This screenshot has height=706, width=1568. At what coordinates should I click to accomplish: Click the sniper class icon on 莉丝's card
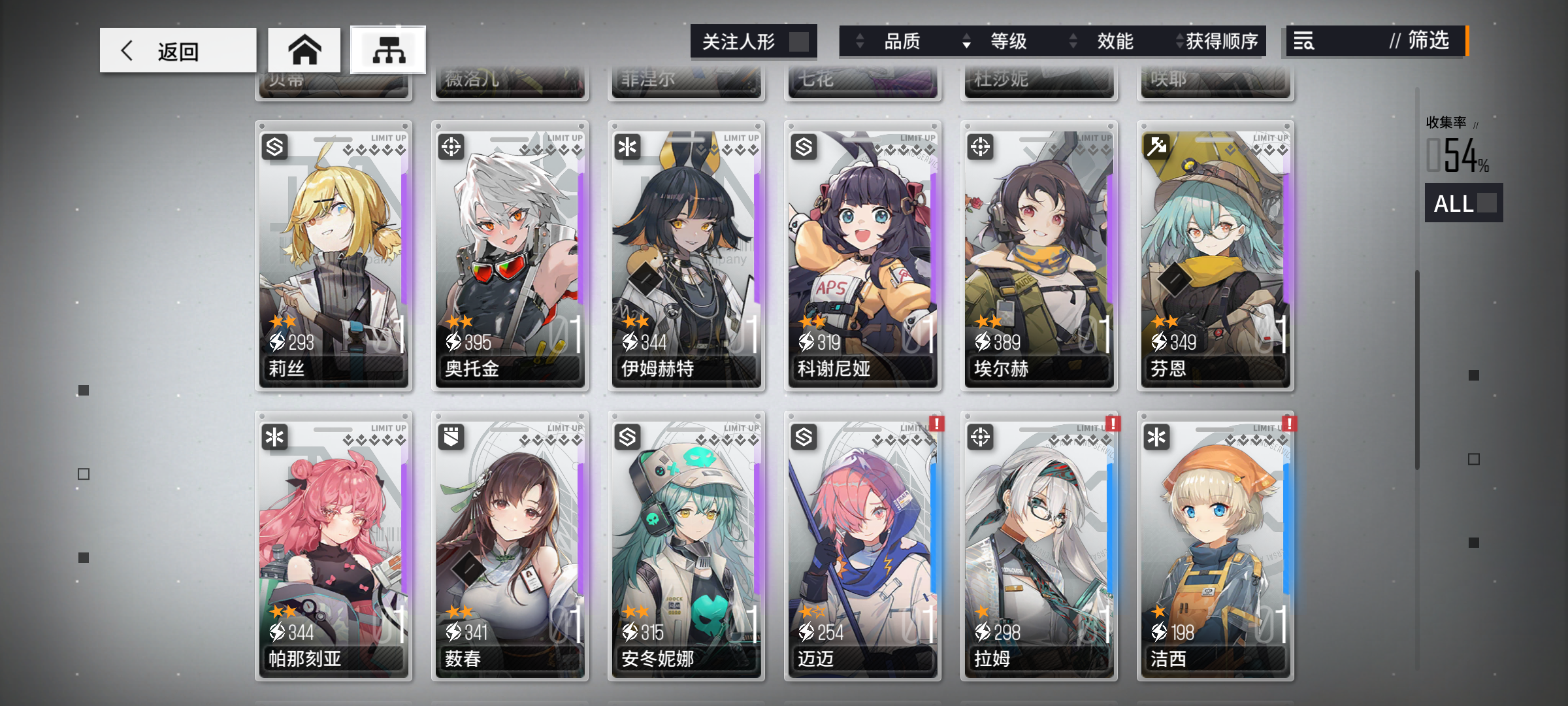coord(275,146)
